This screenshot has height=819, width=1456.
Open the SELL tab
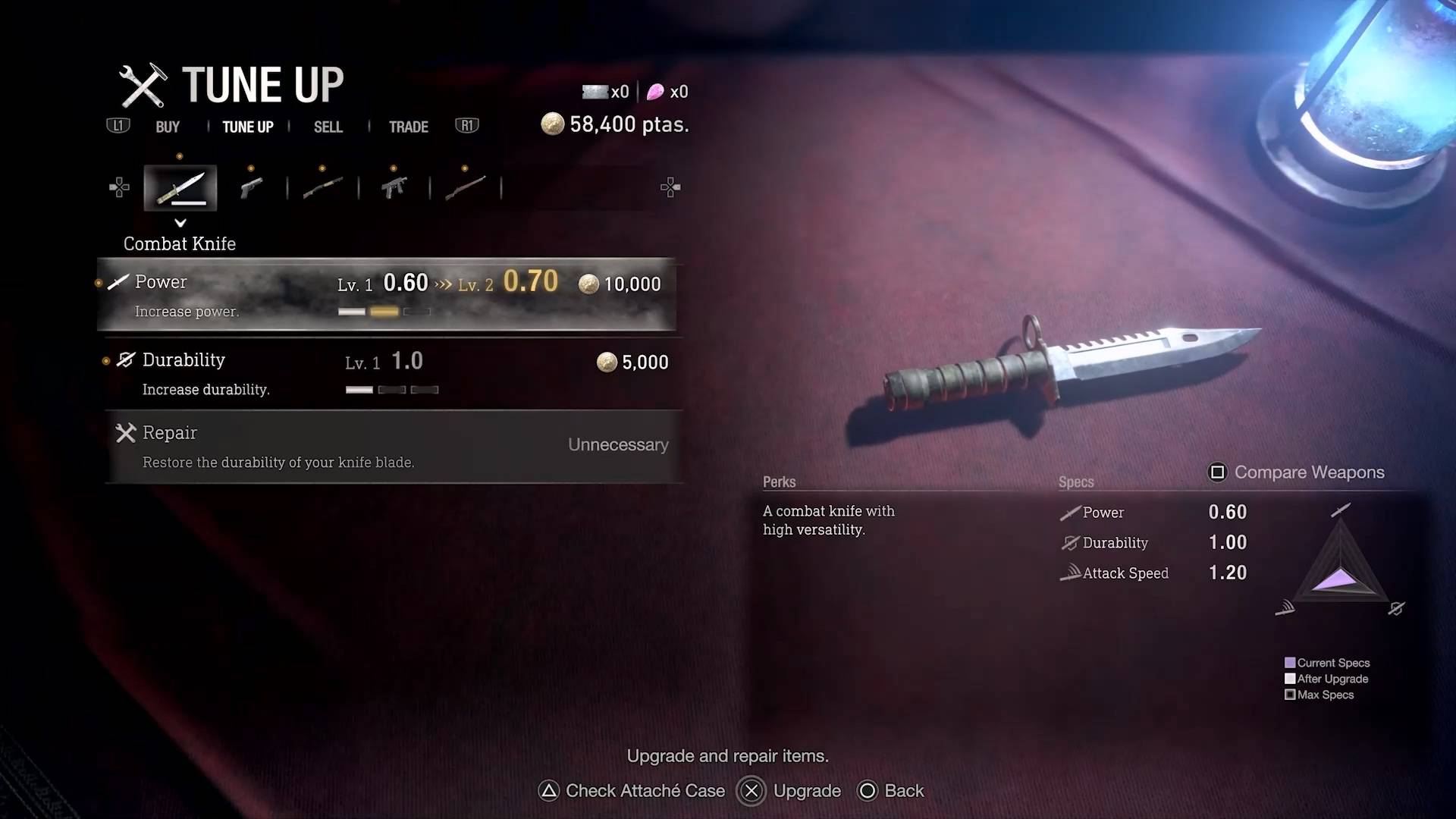coord(328,127)
